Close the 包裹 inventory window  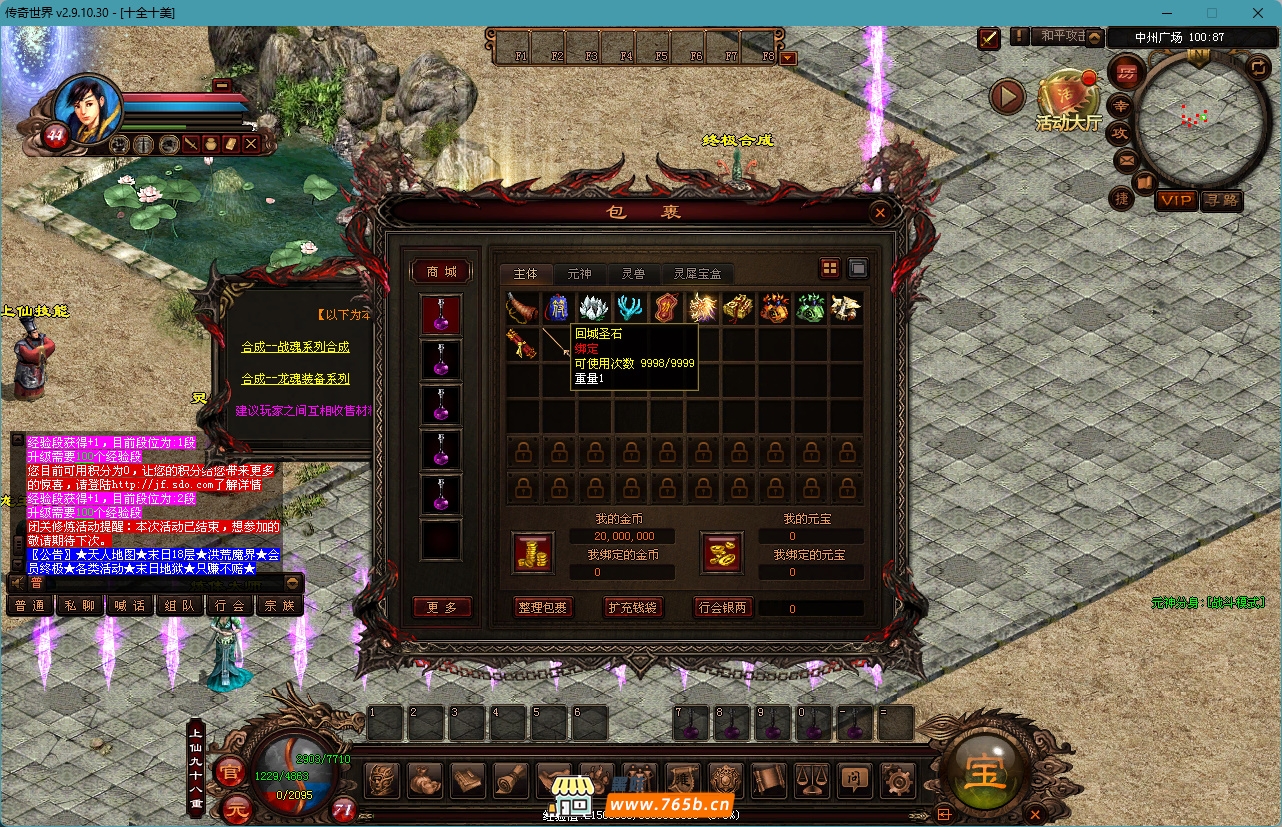[879, 212]
